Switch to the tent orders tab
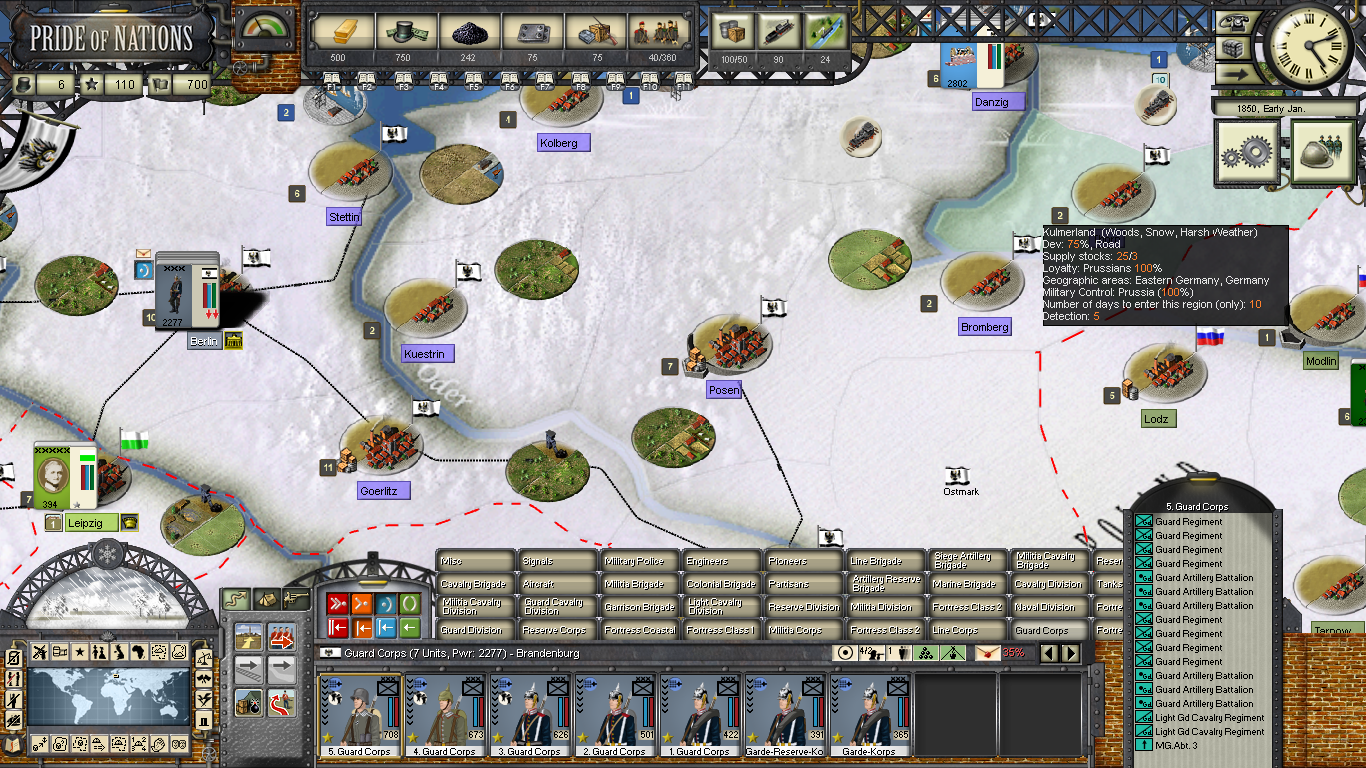1366x768 pixels. click(266, 598)
